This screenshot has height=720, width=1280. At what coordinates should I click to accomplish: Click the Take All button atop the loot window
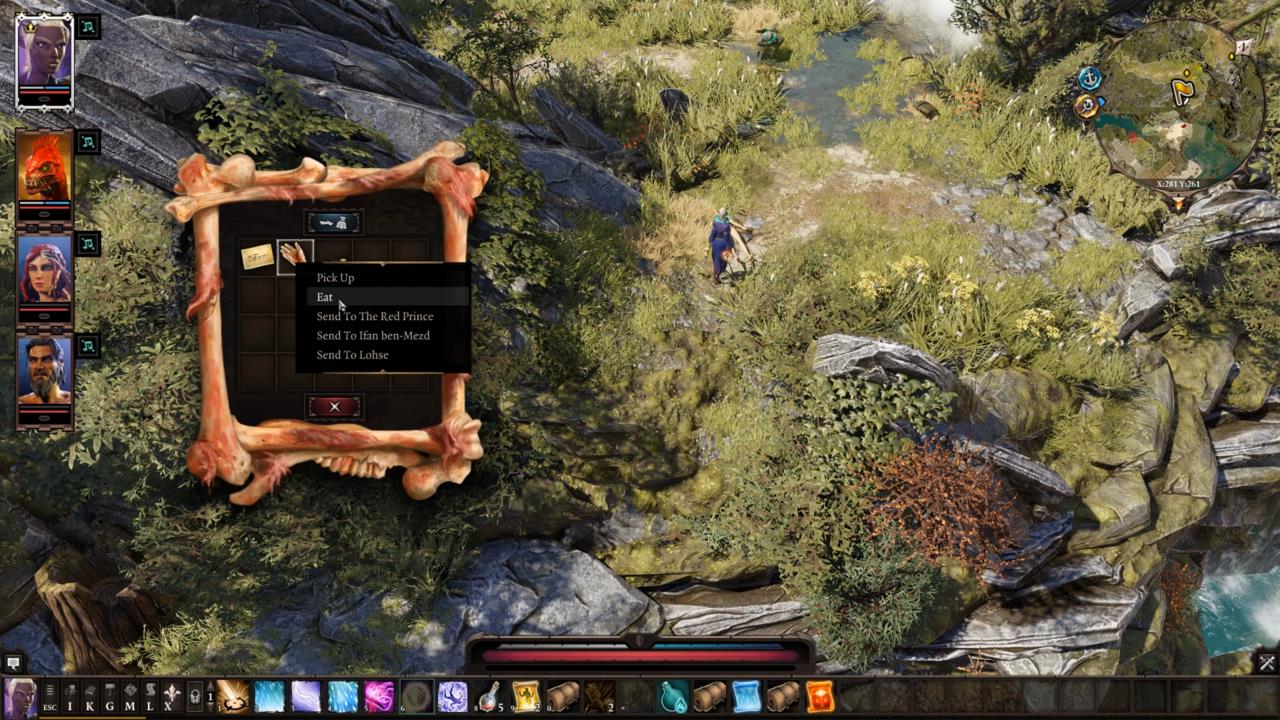(335, 221)
